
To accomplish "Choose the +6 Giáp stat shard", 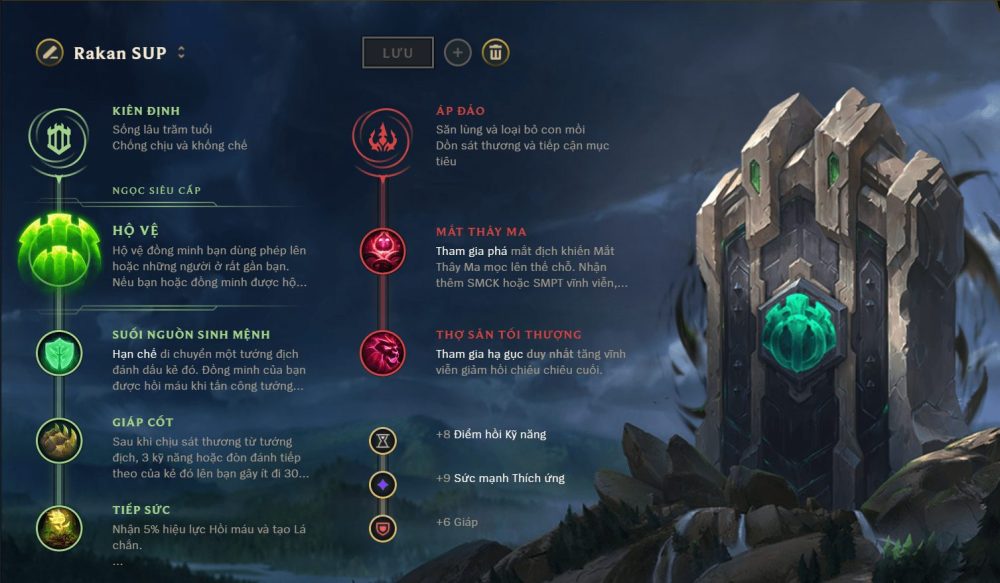I will pos(383,527).
